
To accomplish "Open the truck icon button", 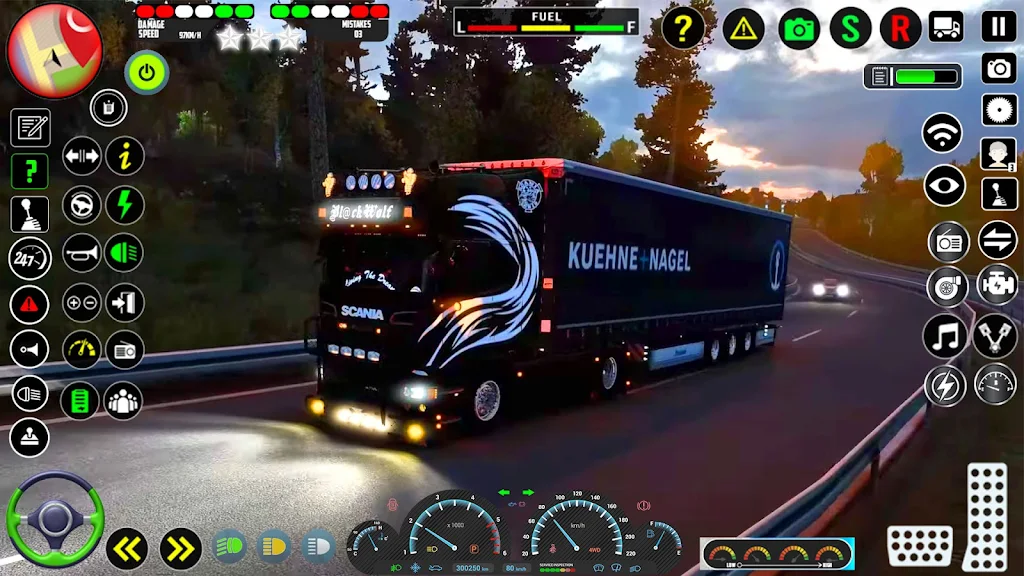I will pos(945,26).
